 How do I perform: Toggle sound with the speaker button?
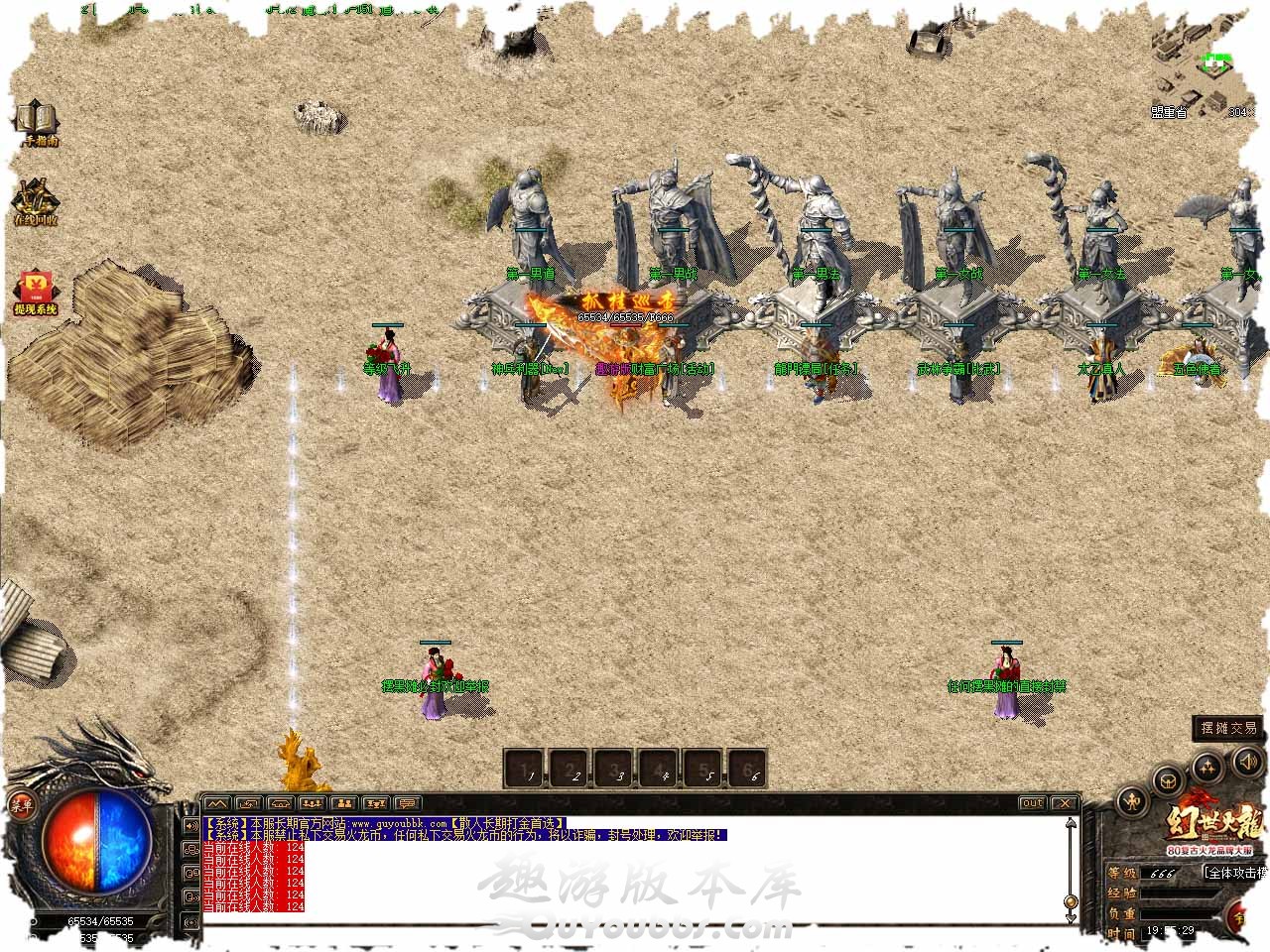pyautogui.click(x=1247, y=763)
